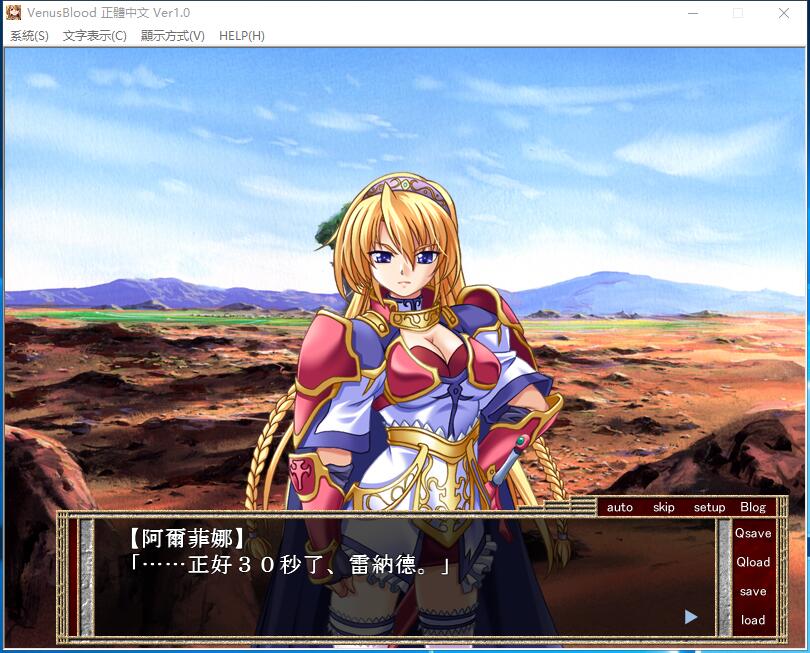This screenshot has height=653, width=810.
Task: Quick save with Qsave
Action: point(753,533)
